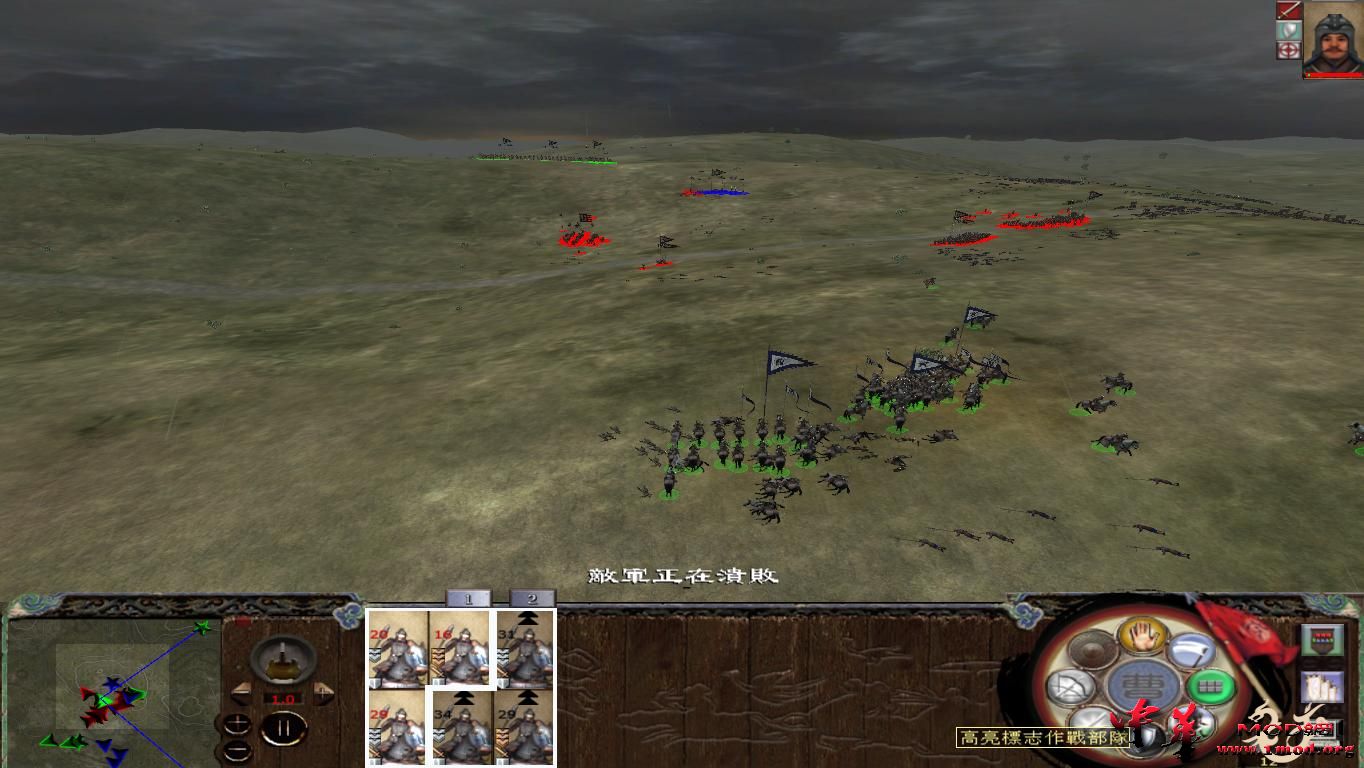Increase game speed with the right plus arrow
1364x768 pixels.
323,692
